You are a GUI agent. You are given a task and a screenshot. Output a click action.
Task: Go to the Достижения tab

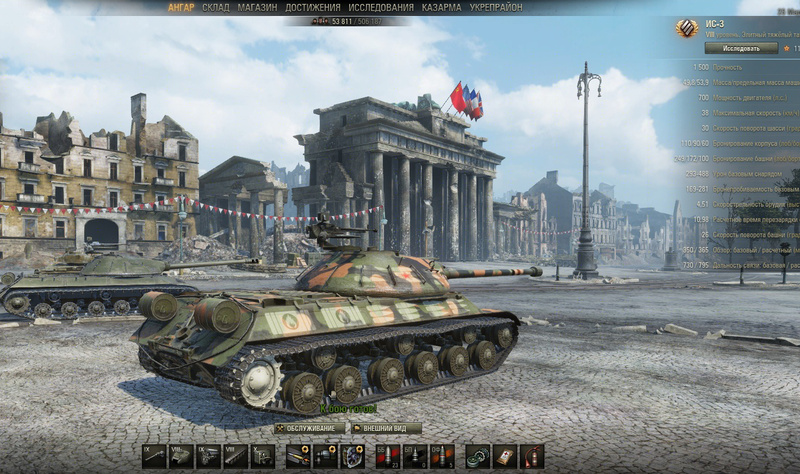[x=312, y=7]
